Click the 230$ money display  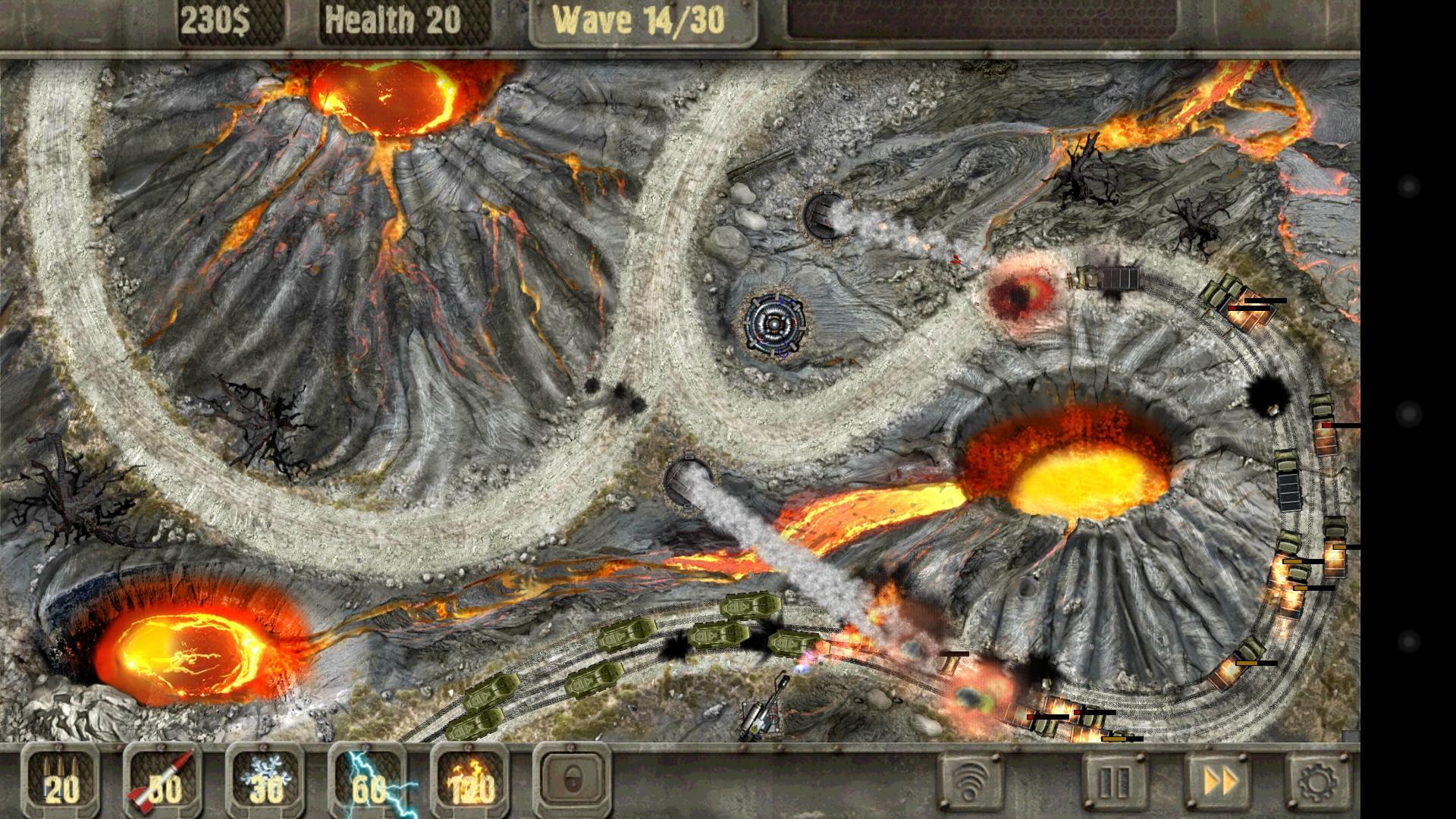click(218, 20)
